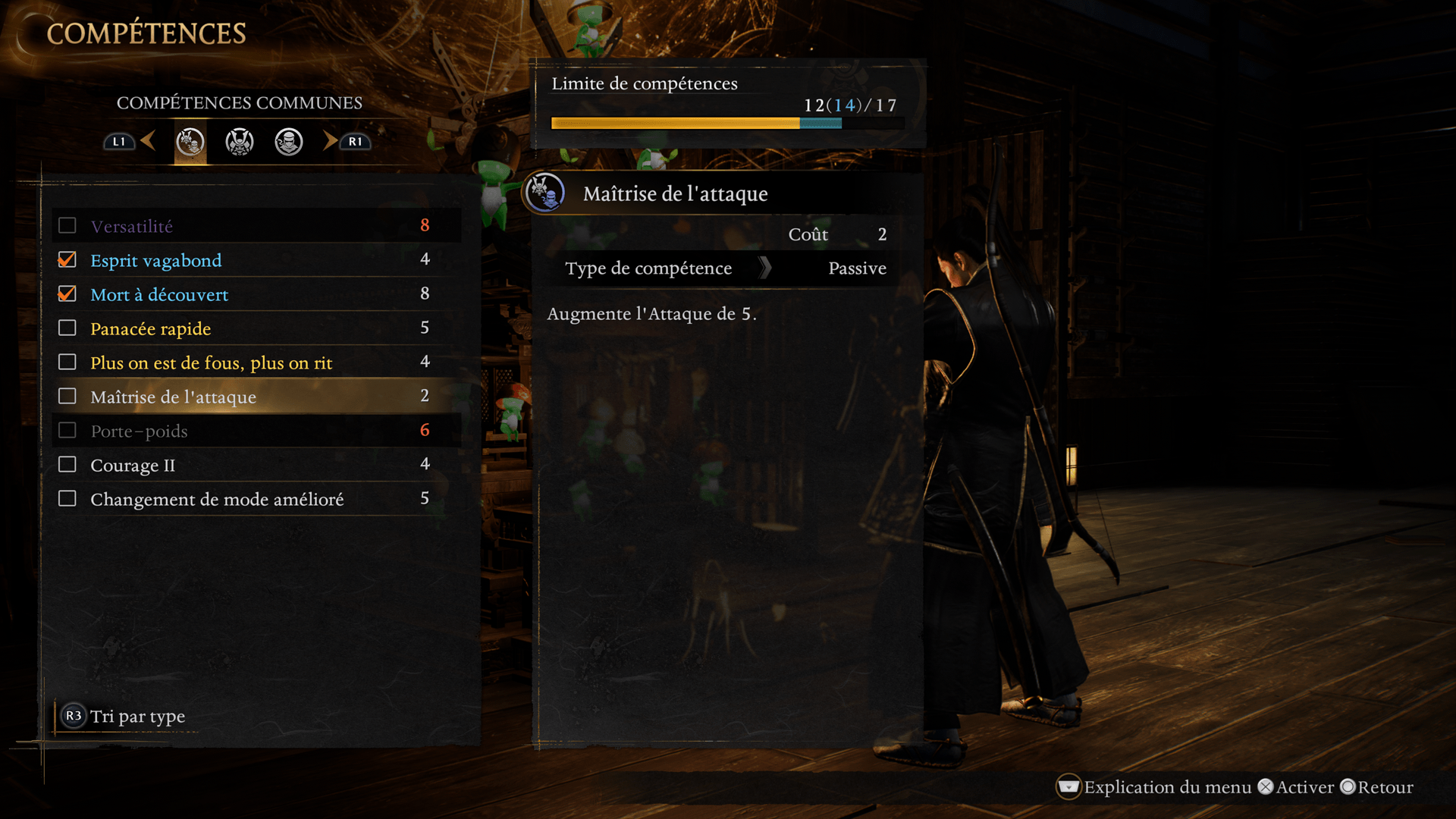Uncheck the Esprit vagabond skill
Viewport: 1456px width, 819px height.
point(67,260)
